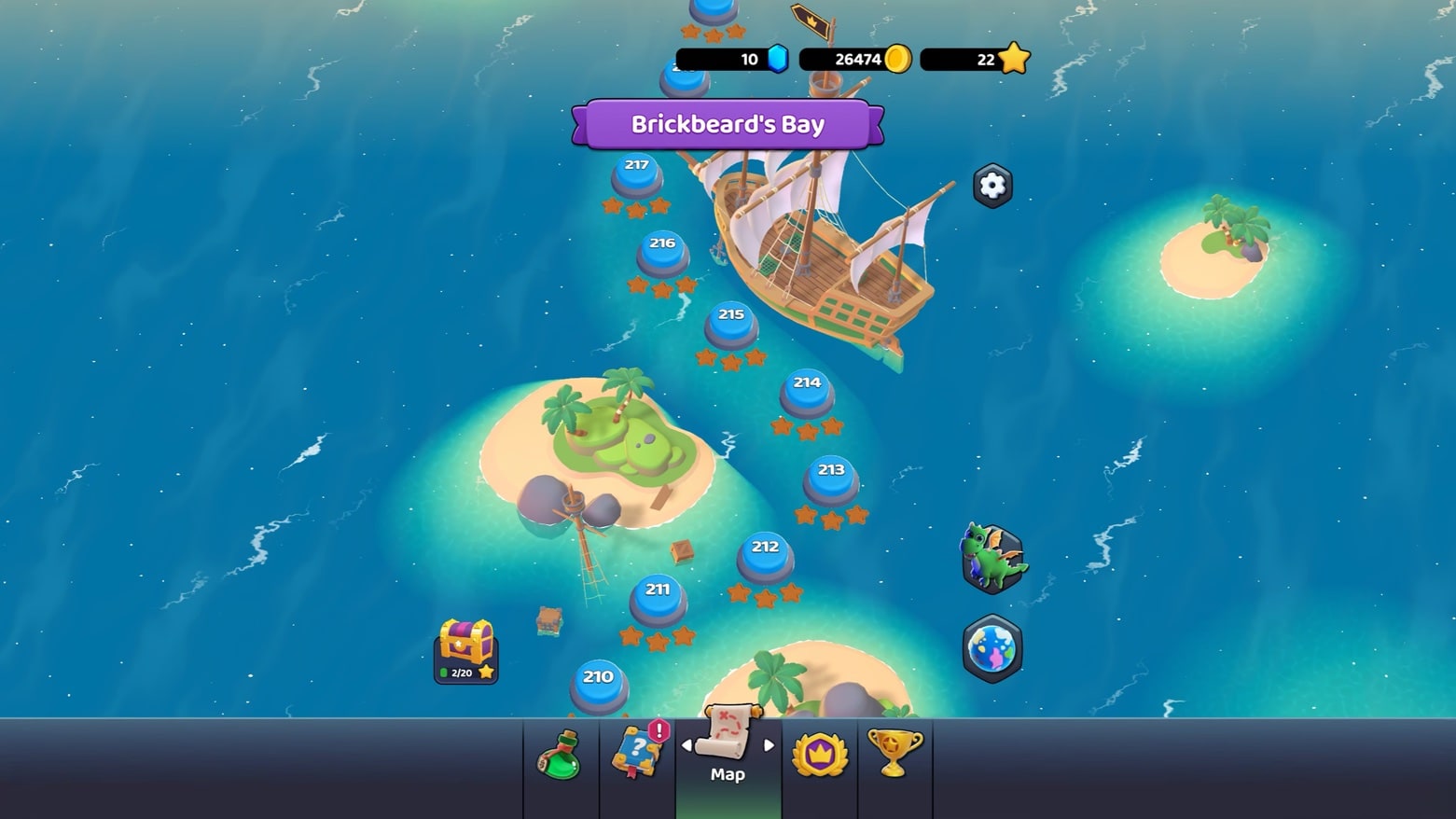Select level 210 node

[598, 686]
